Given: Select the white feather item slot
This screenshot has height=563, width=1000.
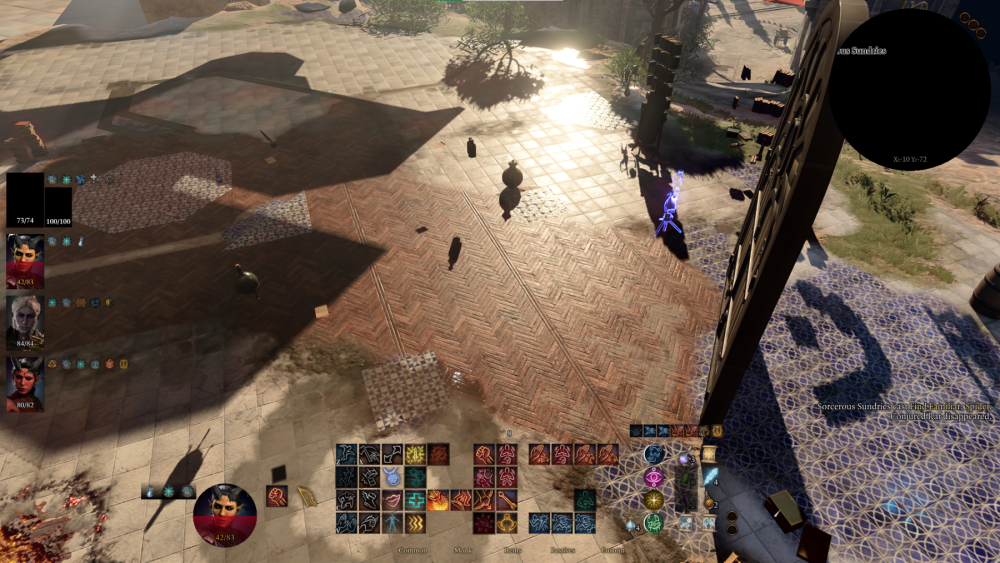Looking at the screenshot, I should pos(709,476).
